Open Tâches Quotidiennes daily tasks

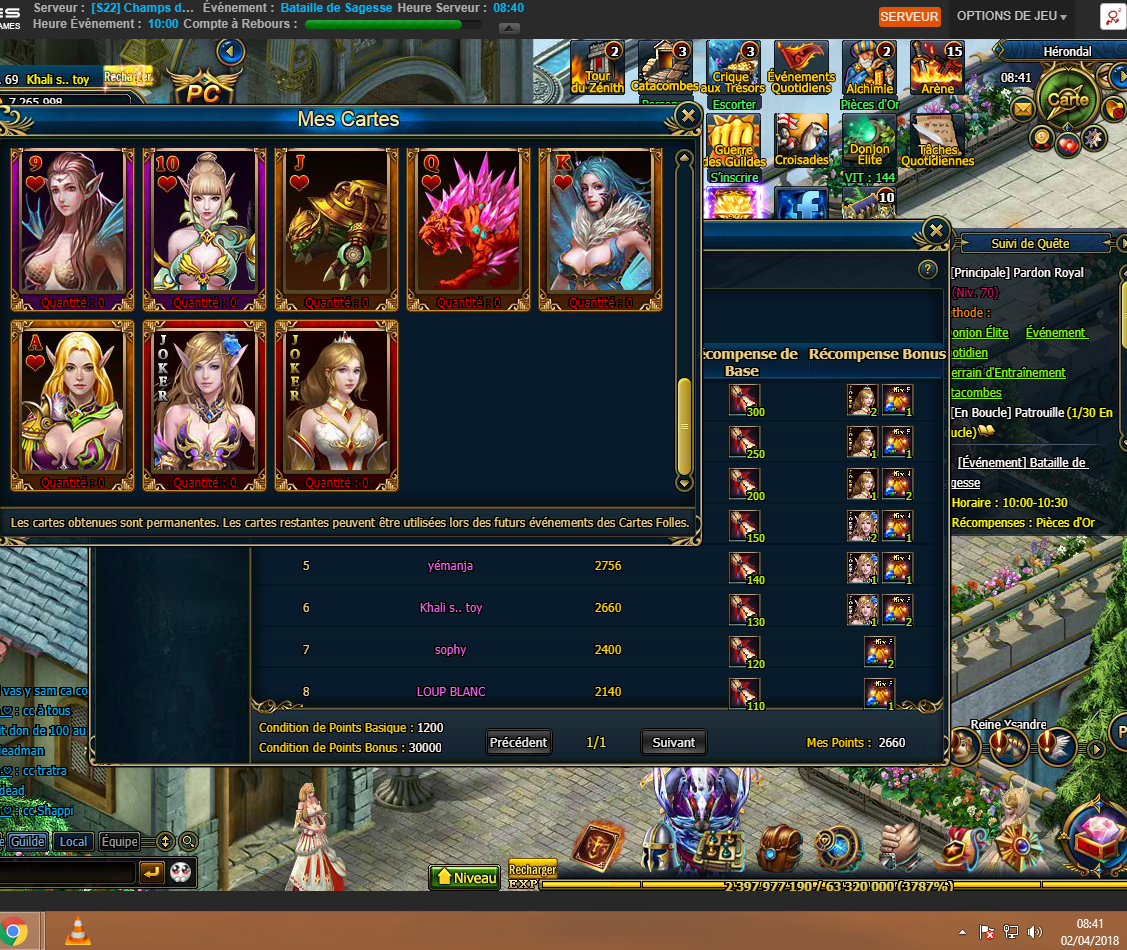[937, 142]
